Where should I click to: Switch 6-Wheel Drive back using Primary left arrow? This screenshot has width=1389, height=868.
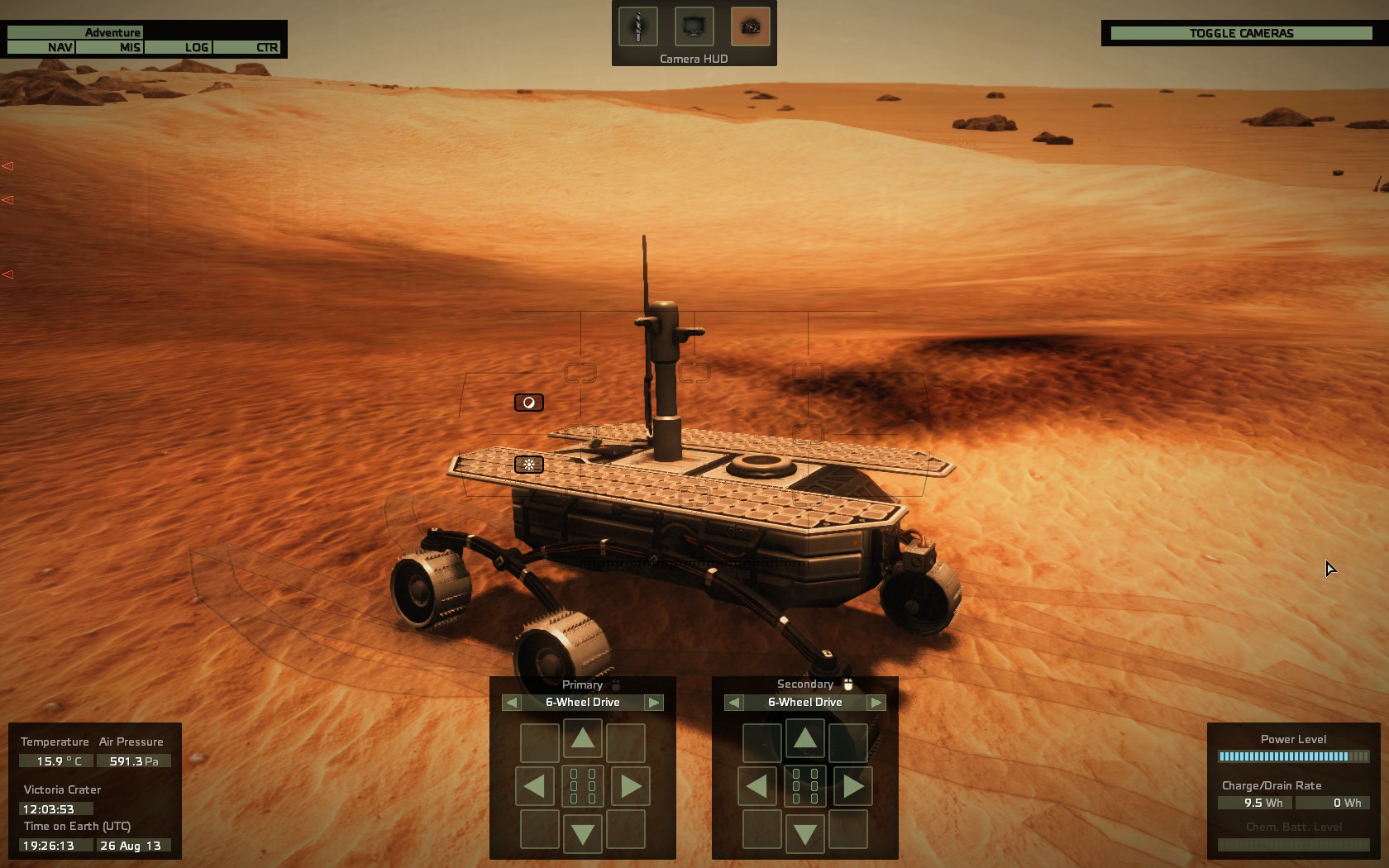(x=511, y=702)
